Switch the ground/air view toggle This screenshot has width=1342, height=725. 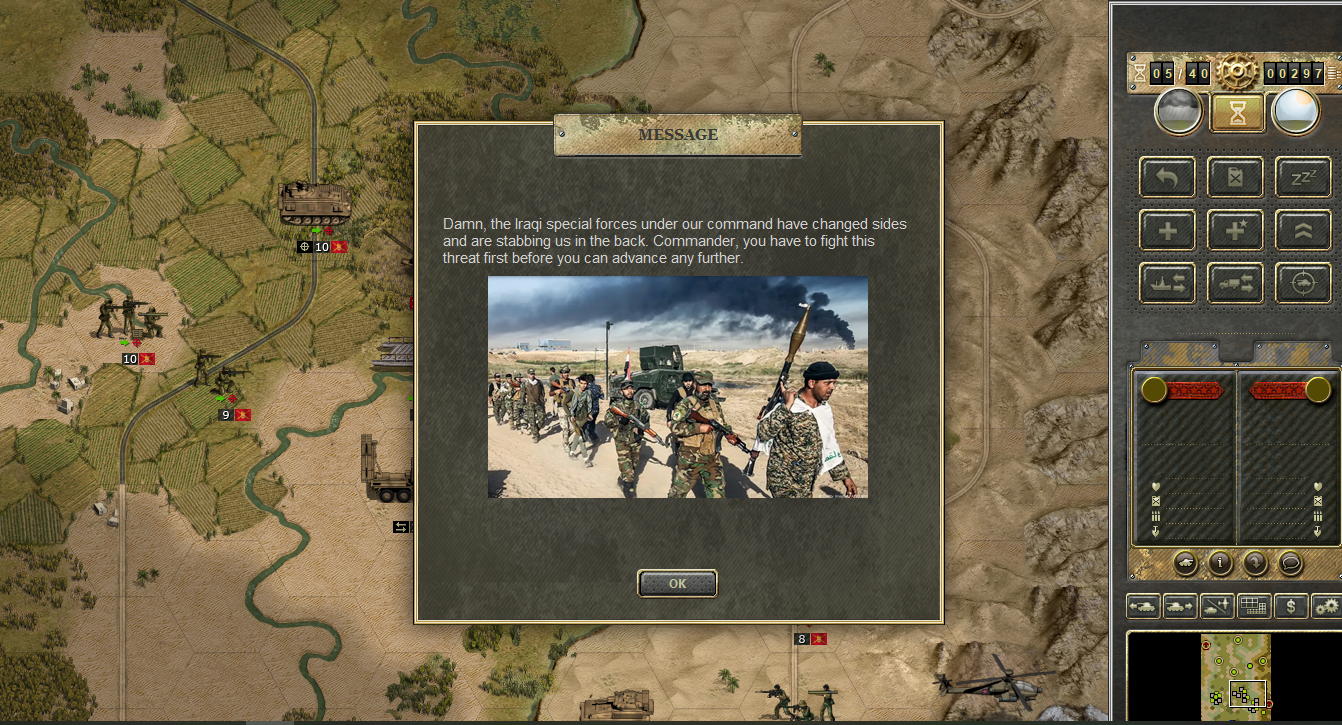1217,605
